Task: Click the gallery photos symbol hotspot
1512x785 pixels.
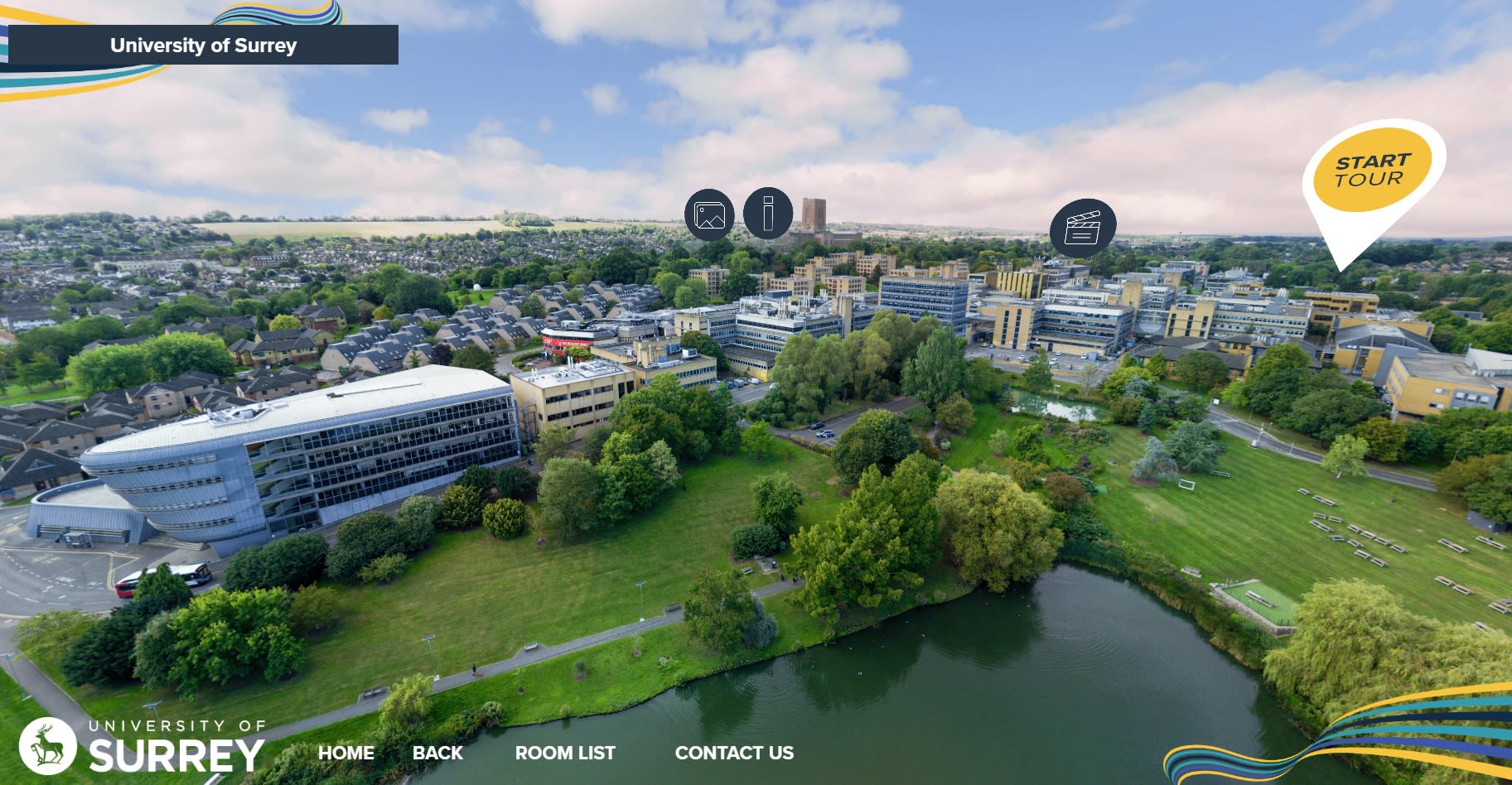Action: click(709, 214)
